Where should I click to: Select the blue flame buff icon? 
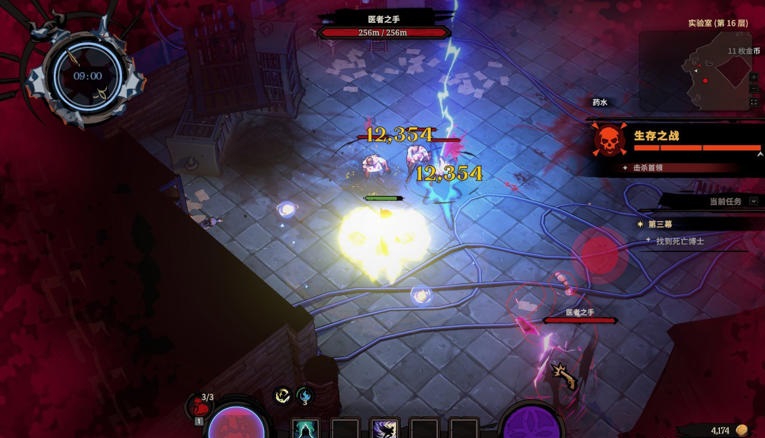point(305,396)
